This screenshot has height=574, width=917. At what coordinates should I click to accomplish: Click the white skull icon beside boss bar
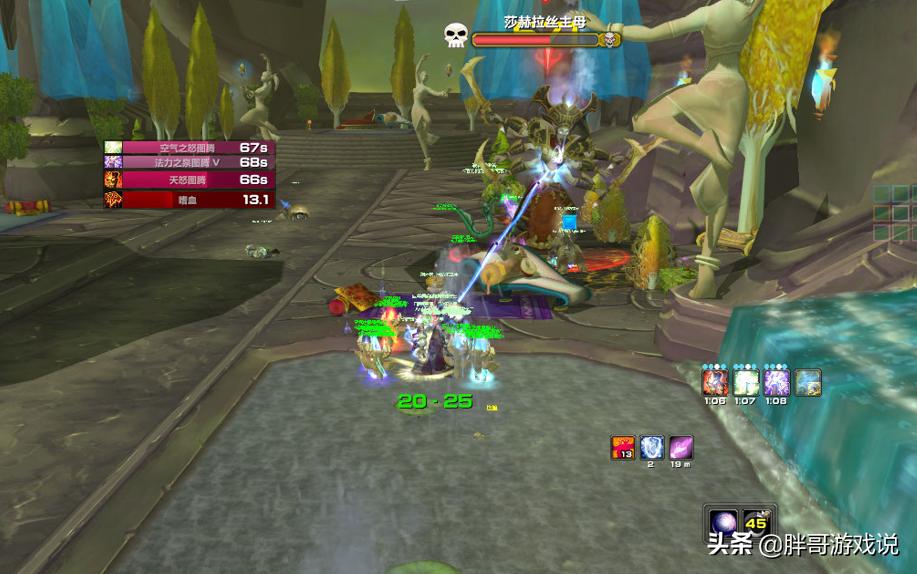pyautogui.click(x=456, y=36)
